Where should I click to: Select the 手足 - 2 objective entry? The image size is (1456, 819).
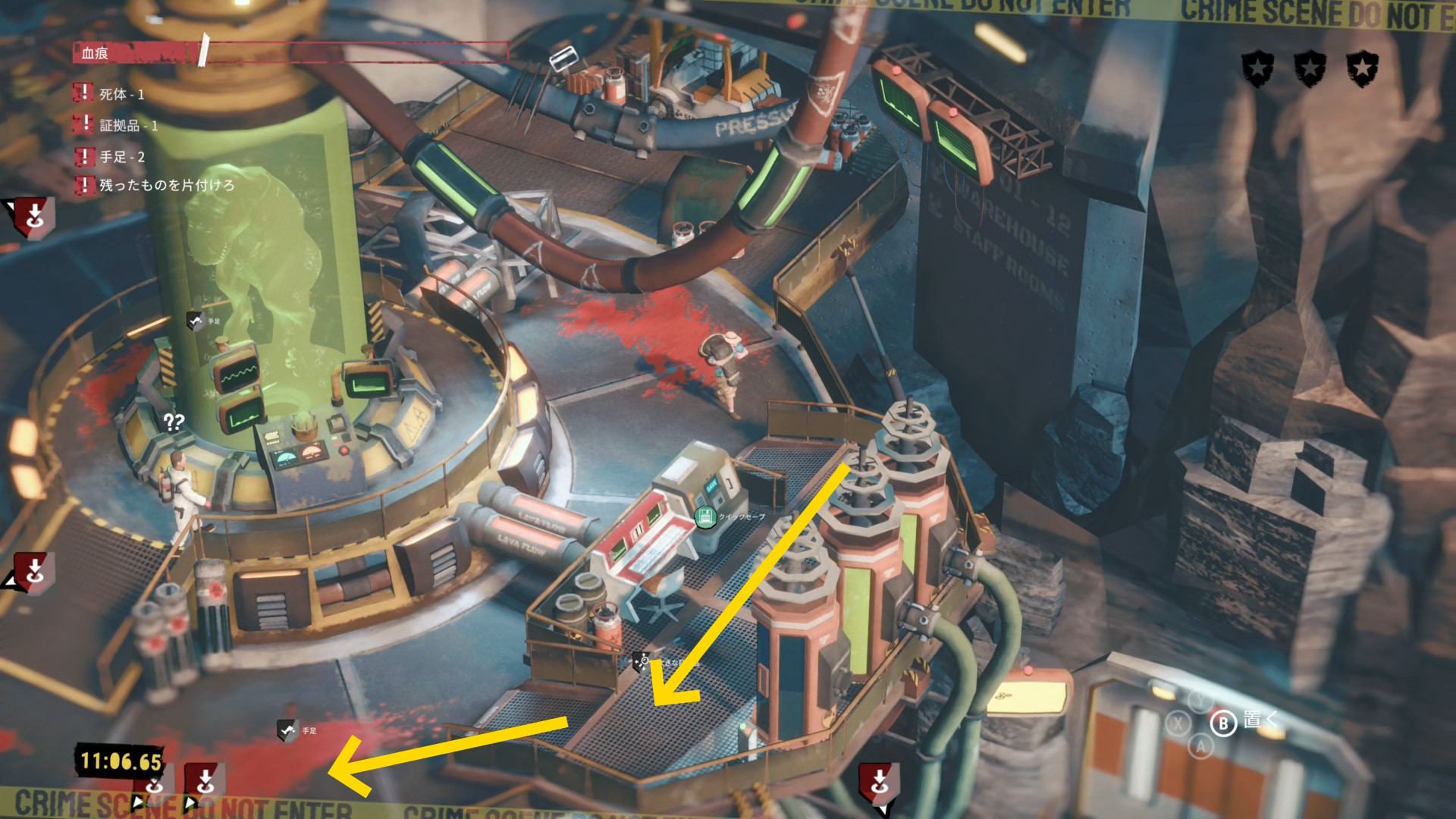click(x=121, y=157)
